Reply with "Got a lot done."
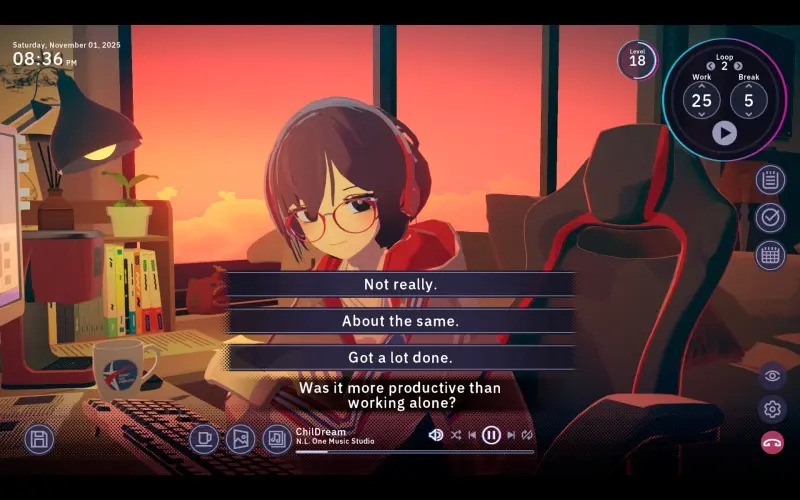Viewport: 800px width, 500px height. [400, 357]
